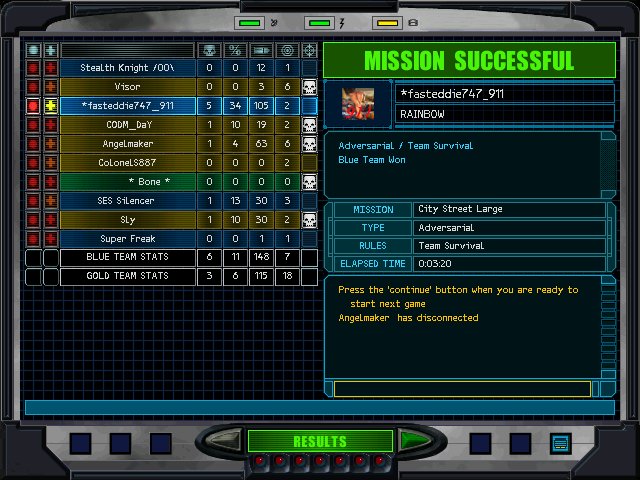Click the back arrow beside RESULTS
Screen dimensions: 640x480
(226, 441)
